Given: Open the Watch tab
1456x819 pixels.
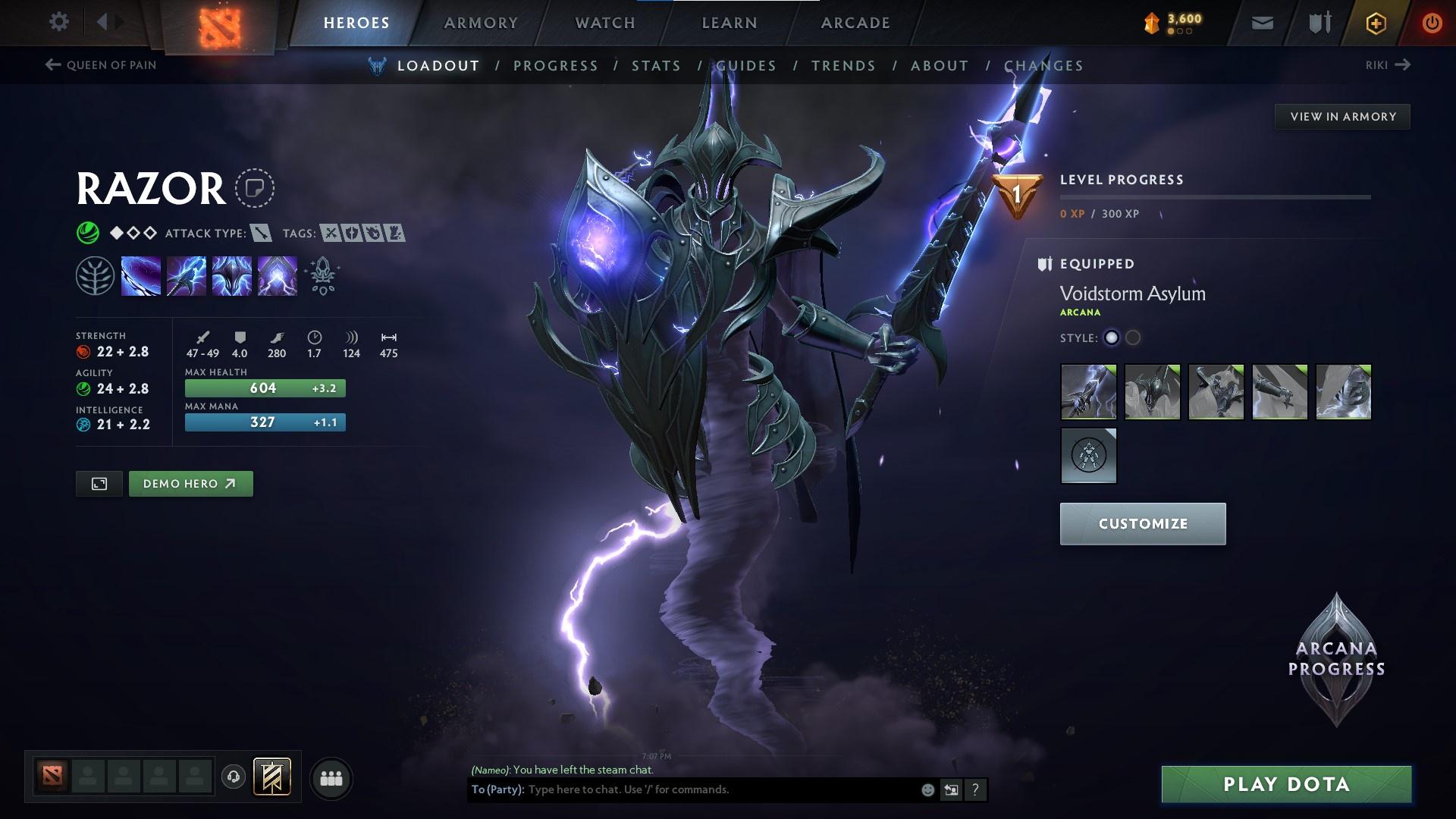Looking at the screenshot, I should pos(605,23).
